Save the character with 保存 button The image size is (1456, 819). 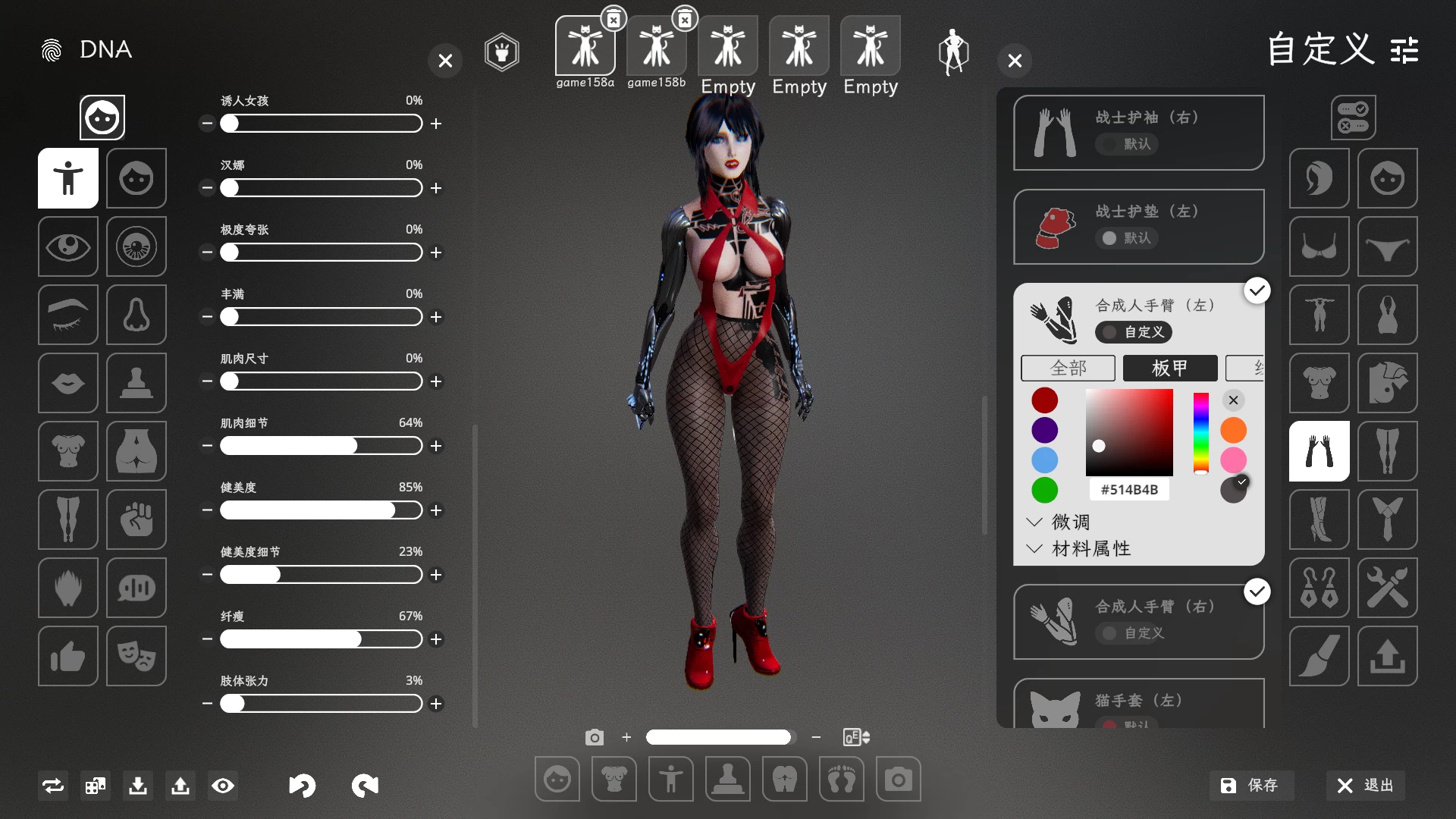coord(1250,786)
